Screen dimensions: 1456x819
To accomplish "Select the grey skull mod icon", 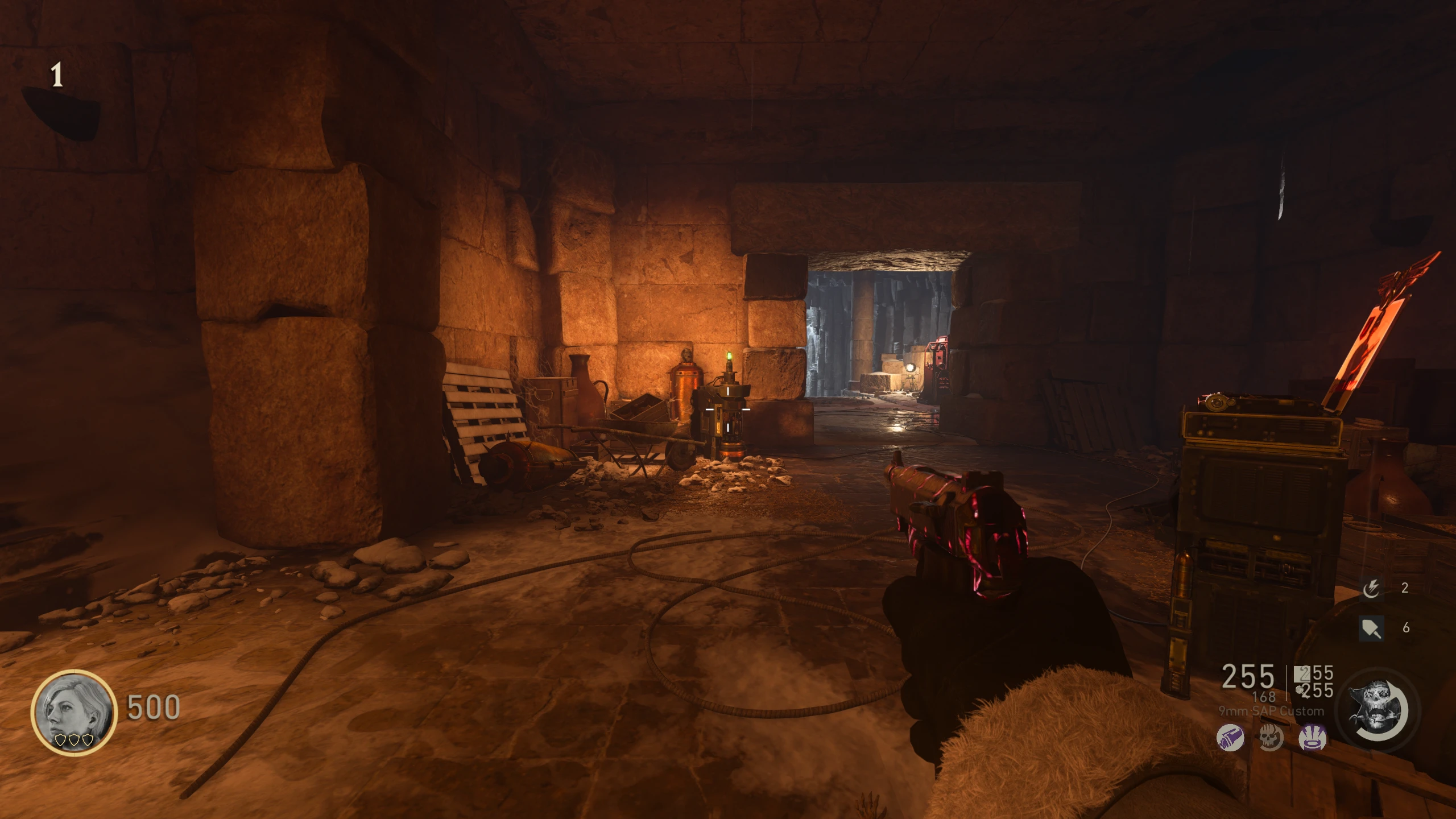I will 1271,739.
